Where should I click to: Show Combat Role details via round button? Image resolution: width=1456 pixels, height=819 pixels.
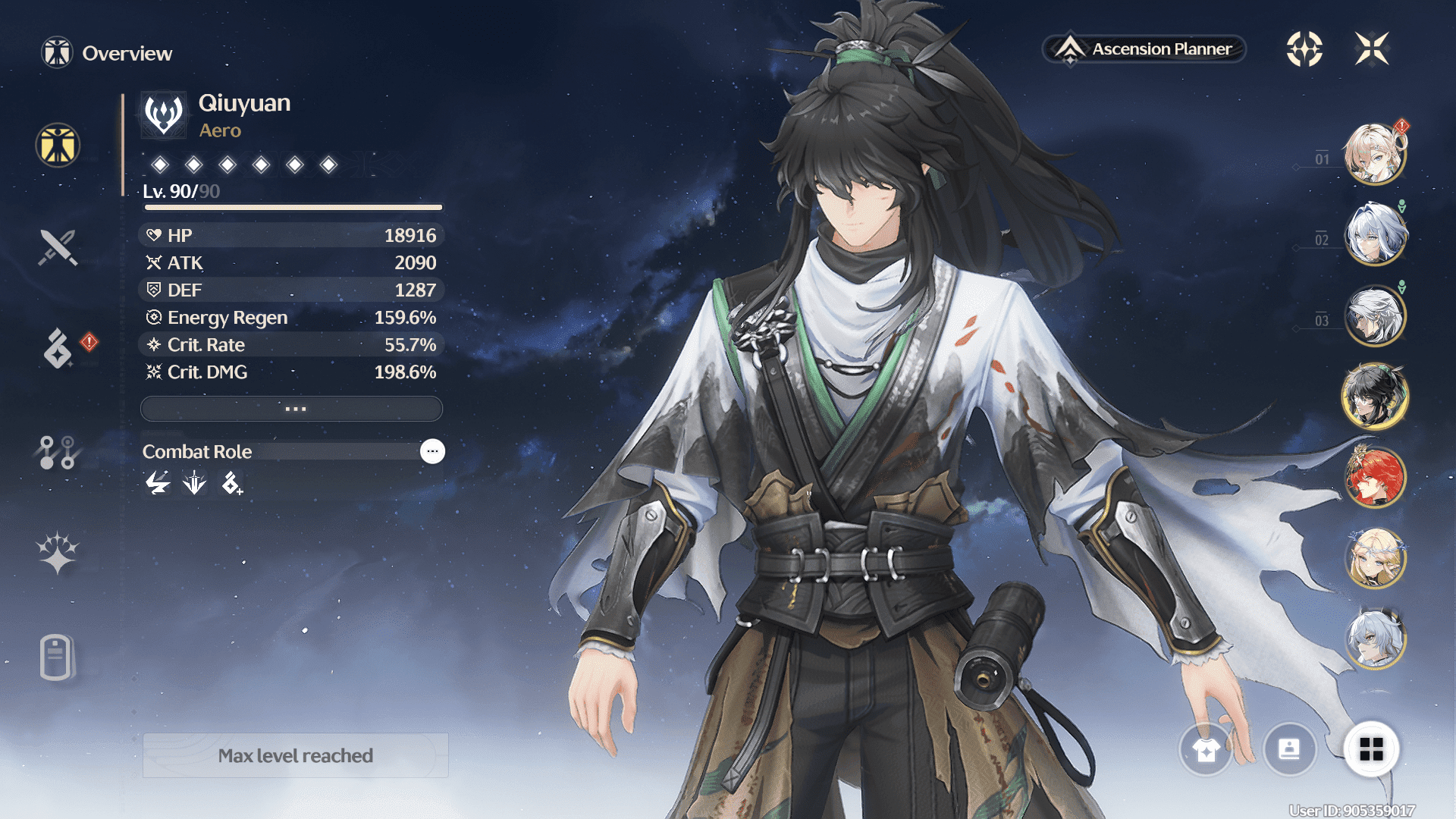(x=432, y=451)
